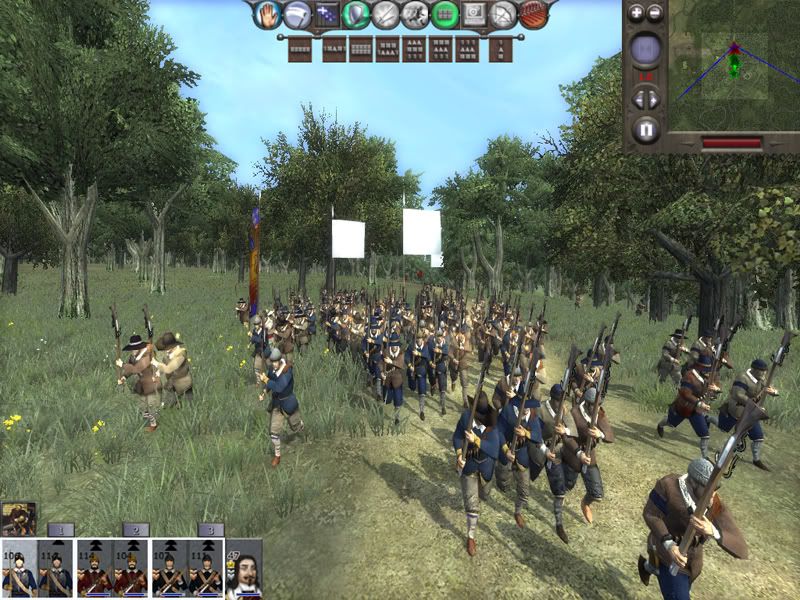The height and width of the screenshot is (600, 800).
Task: Click the army portrait above unit cards
Action: (18, 518)
